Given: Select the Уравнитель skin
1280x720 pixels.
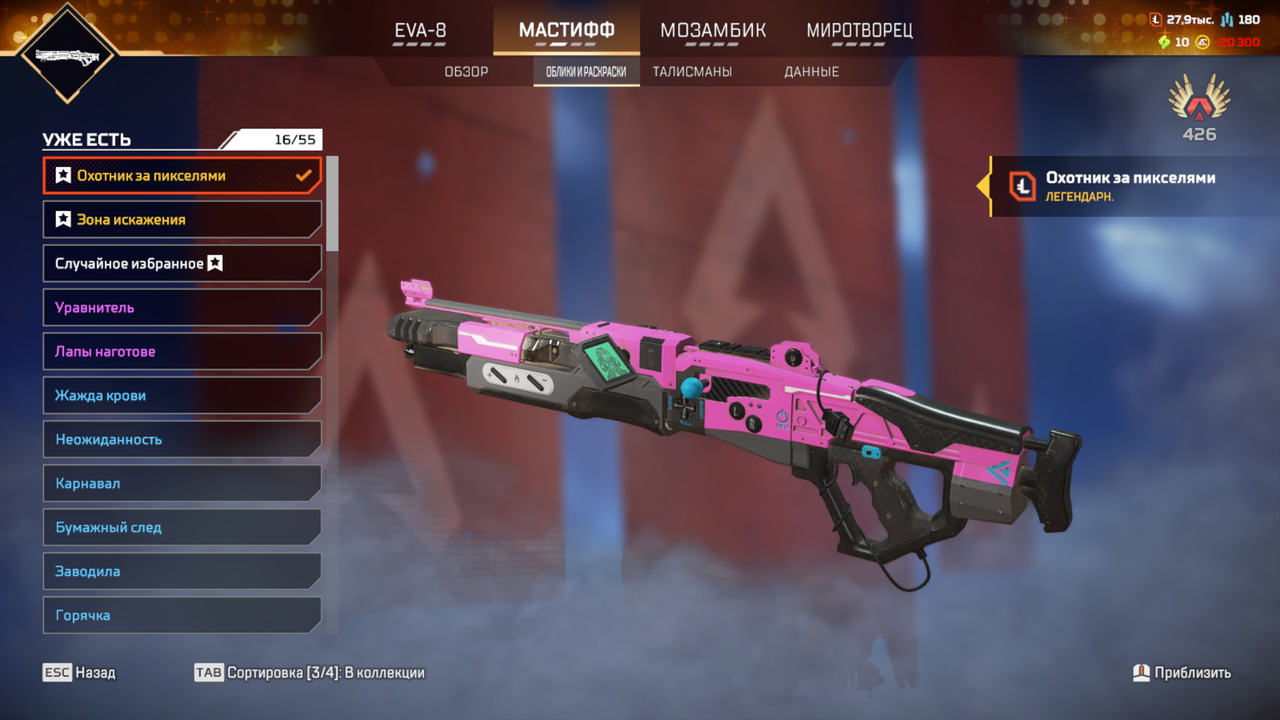Looking at the screenshot, I should click(x=182, y=308).
